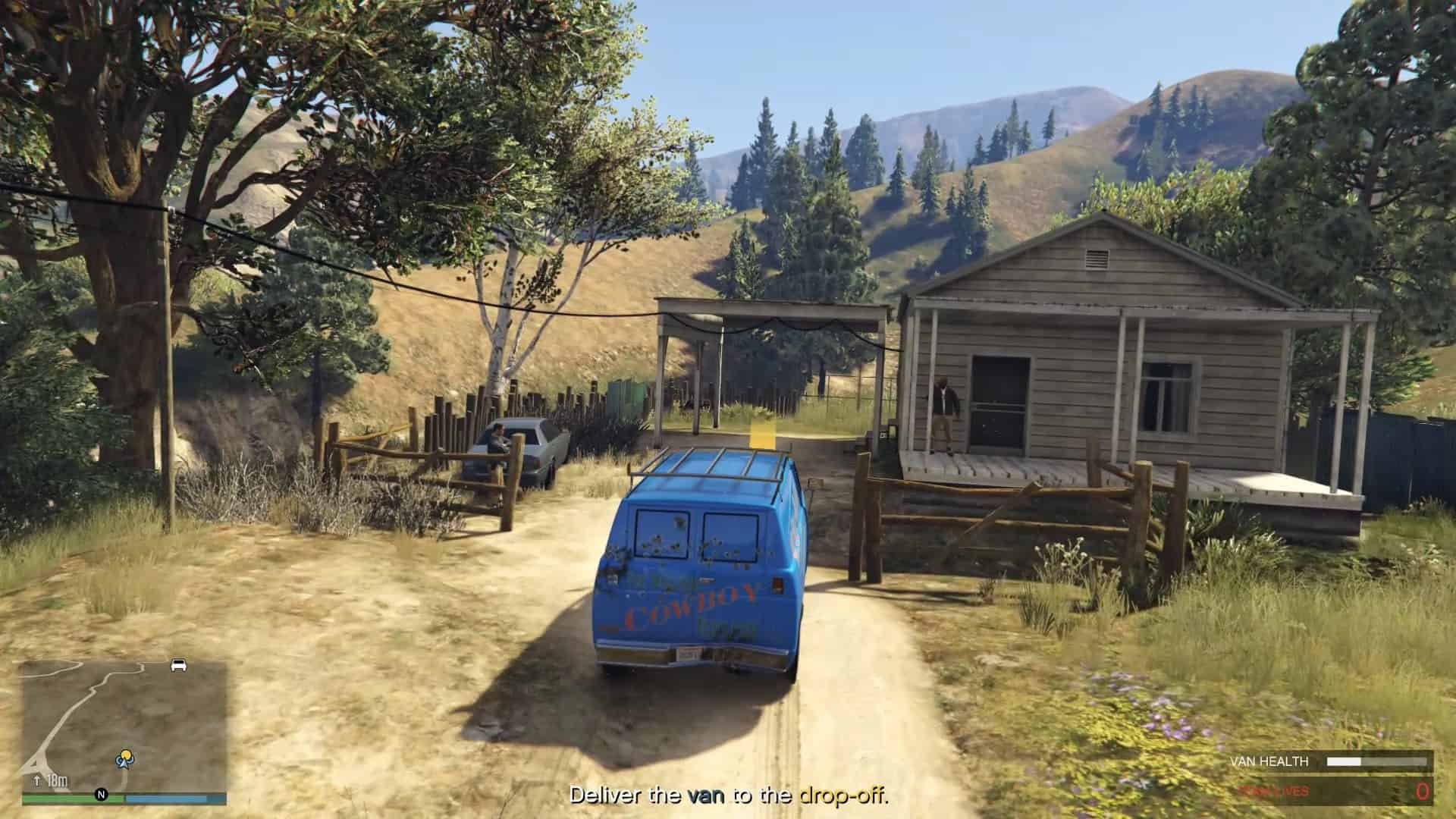Click the dark TEAM LIVES panel background

1357,790
